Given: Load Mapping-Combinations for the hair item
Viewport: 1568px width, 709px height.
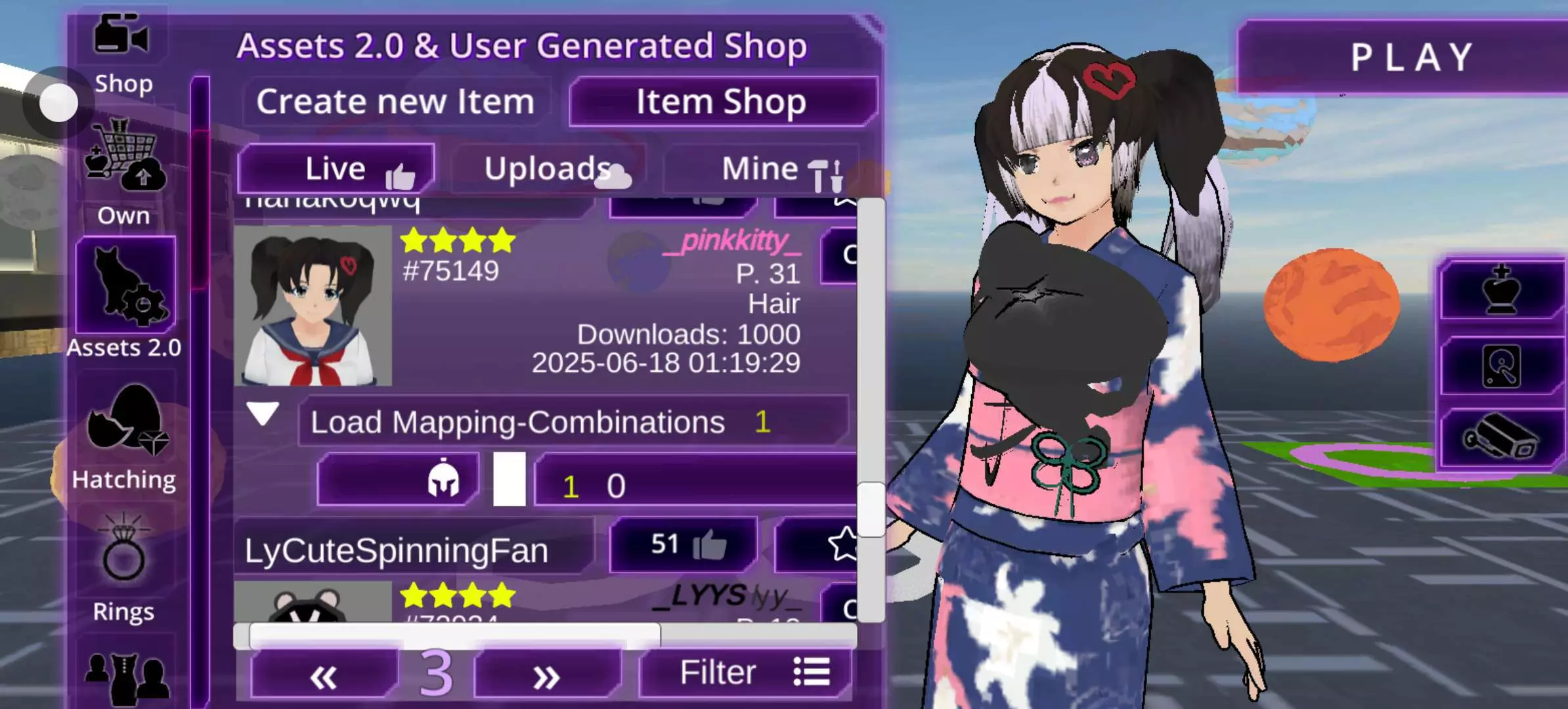Looking at the screenshot, I should (x=573, y=421).
